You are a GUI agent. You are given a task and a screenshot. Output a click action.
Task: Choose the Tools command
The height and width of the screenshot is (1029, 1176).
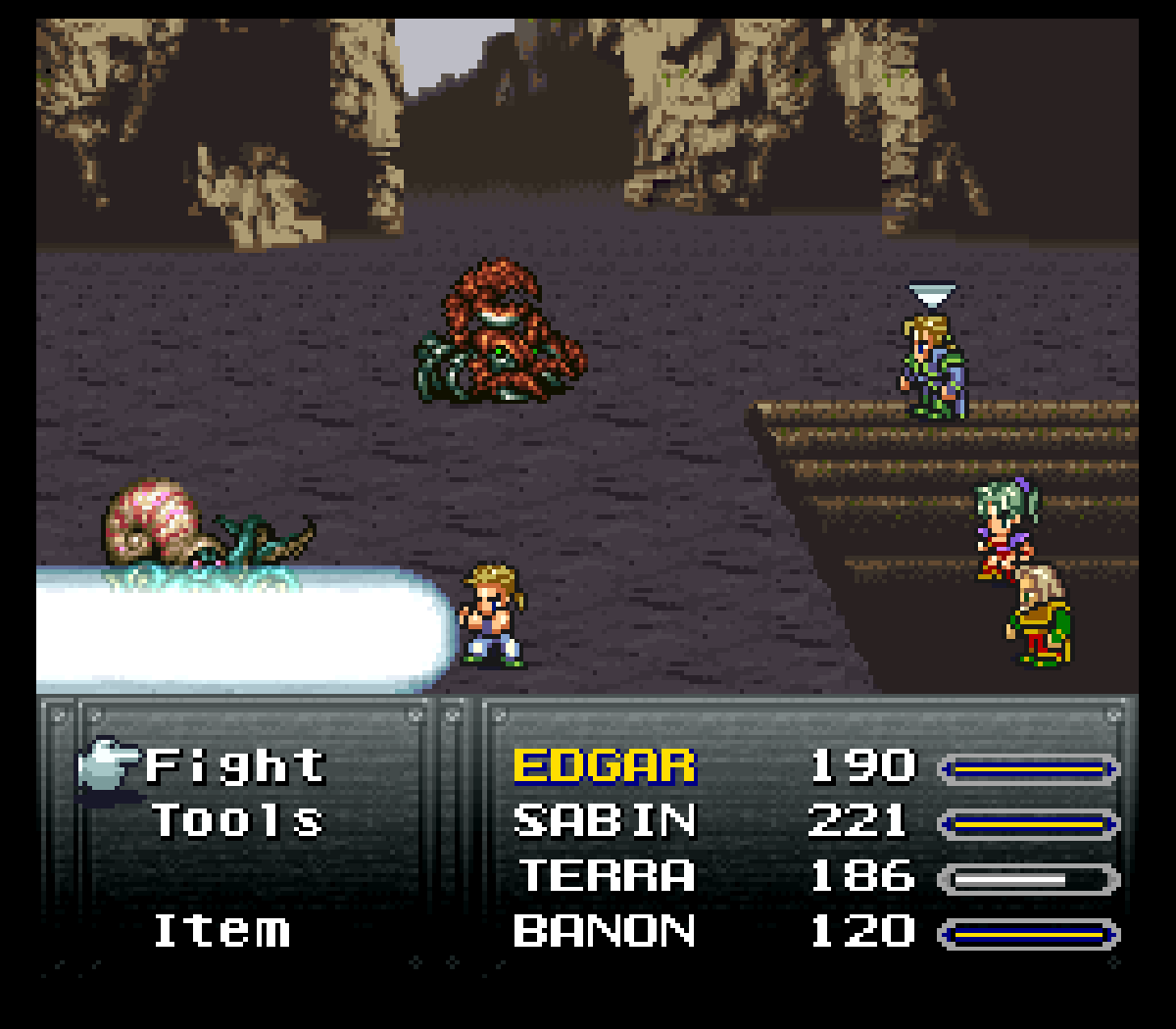click(237, 821)
